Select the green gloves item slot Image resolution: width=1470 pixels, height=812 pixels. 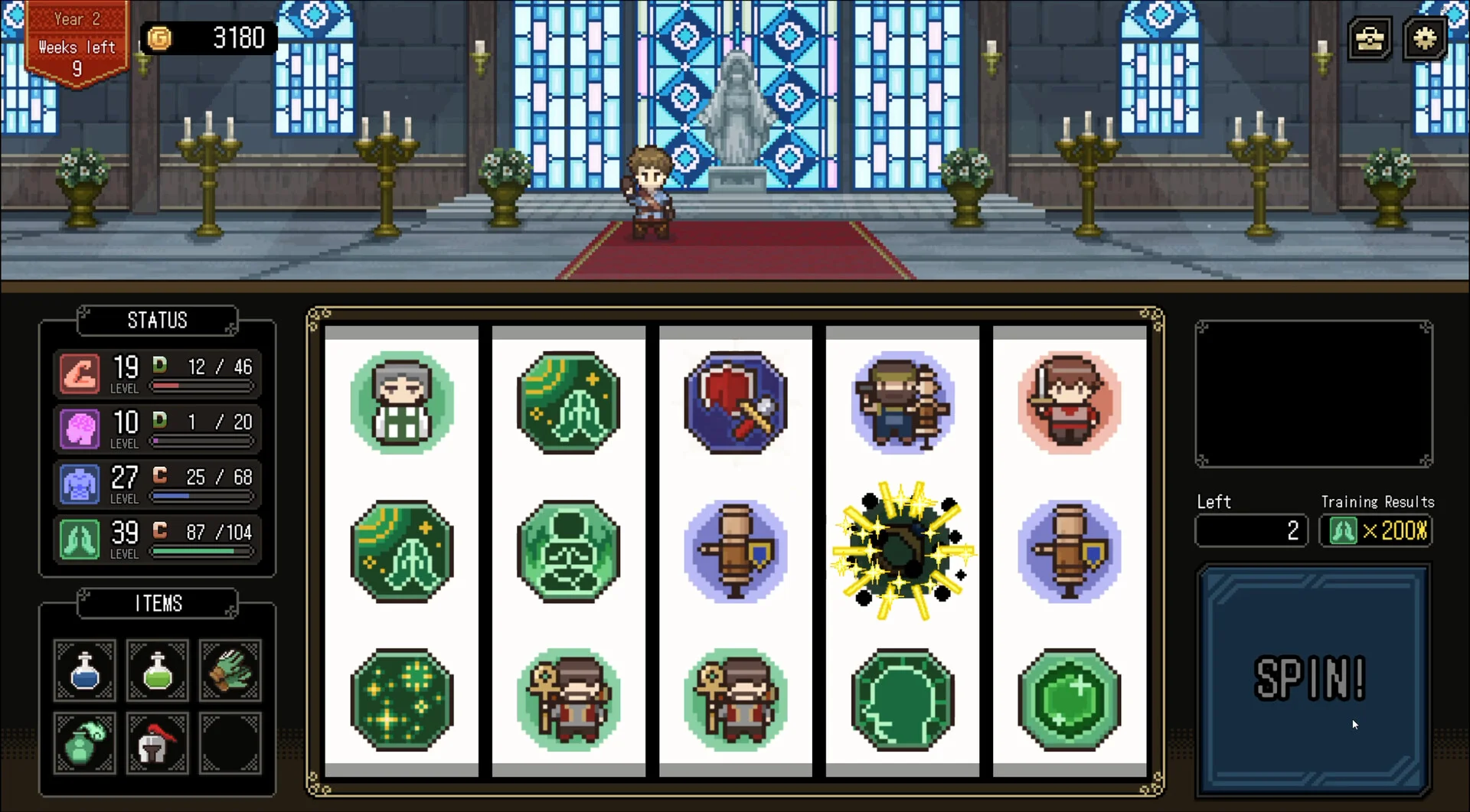[x=230, y=670]
